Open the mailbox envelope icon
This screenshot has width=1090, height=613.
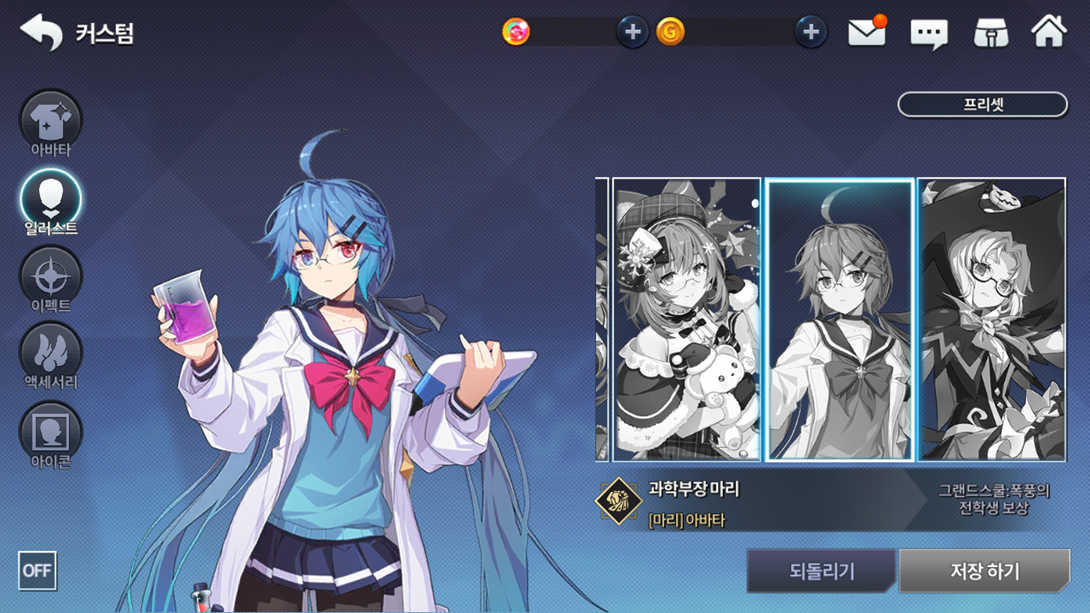pos(866,32)
